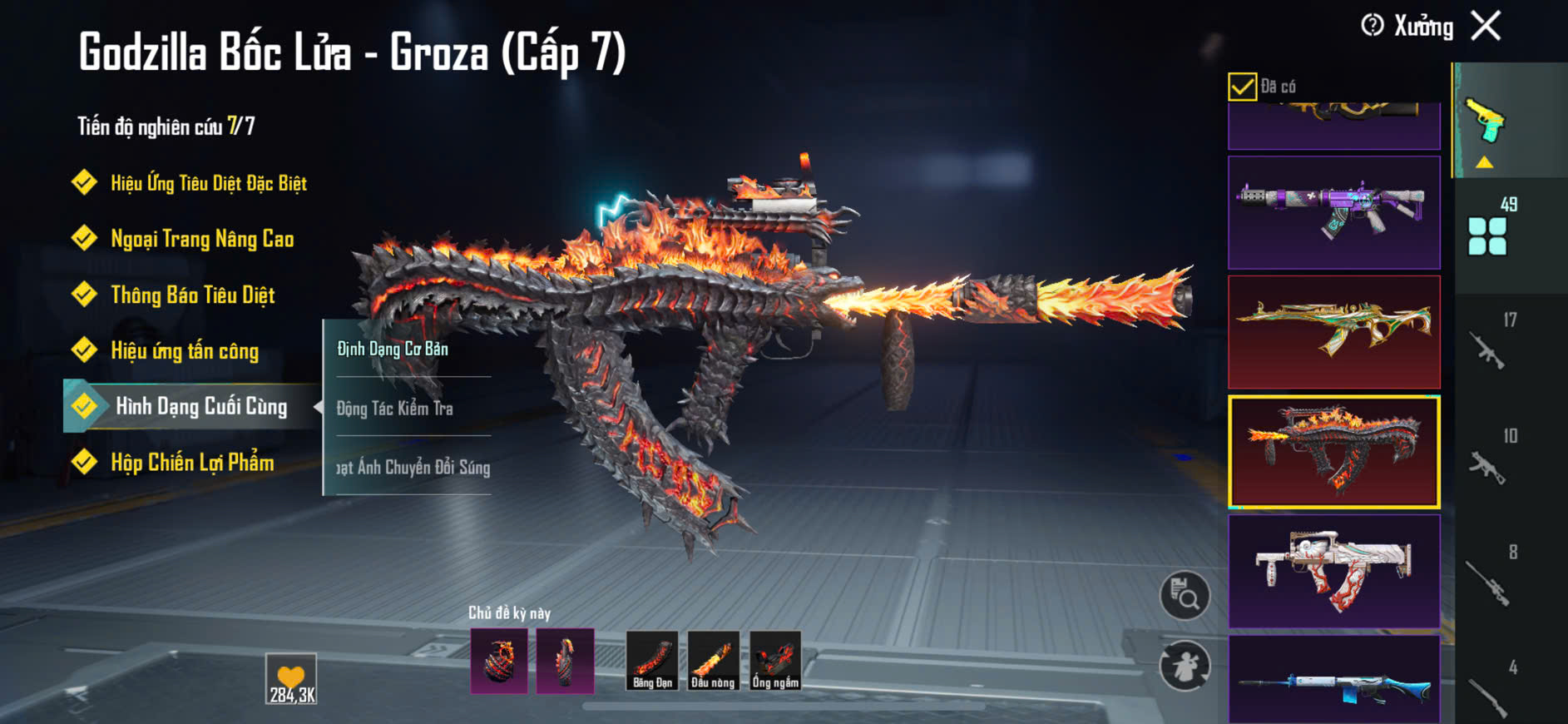1568x724 pixels.
Task: Pick the Động Tác Kiểm Tra option
Action: click(x=395, y=408)
